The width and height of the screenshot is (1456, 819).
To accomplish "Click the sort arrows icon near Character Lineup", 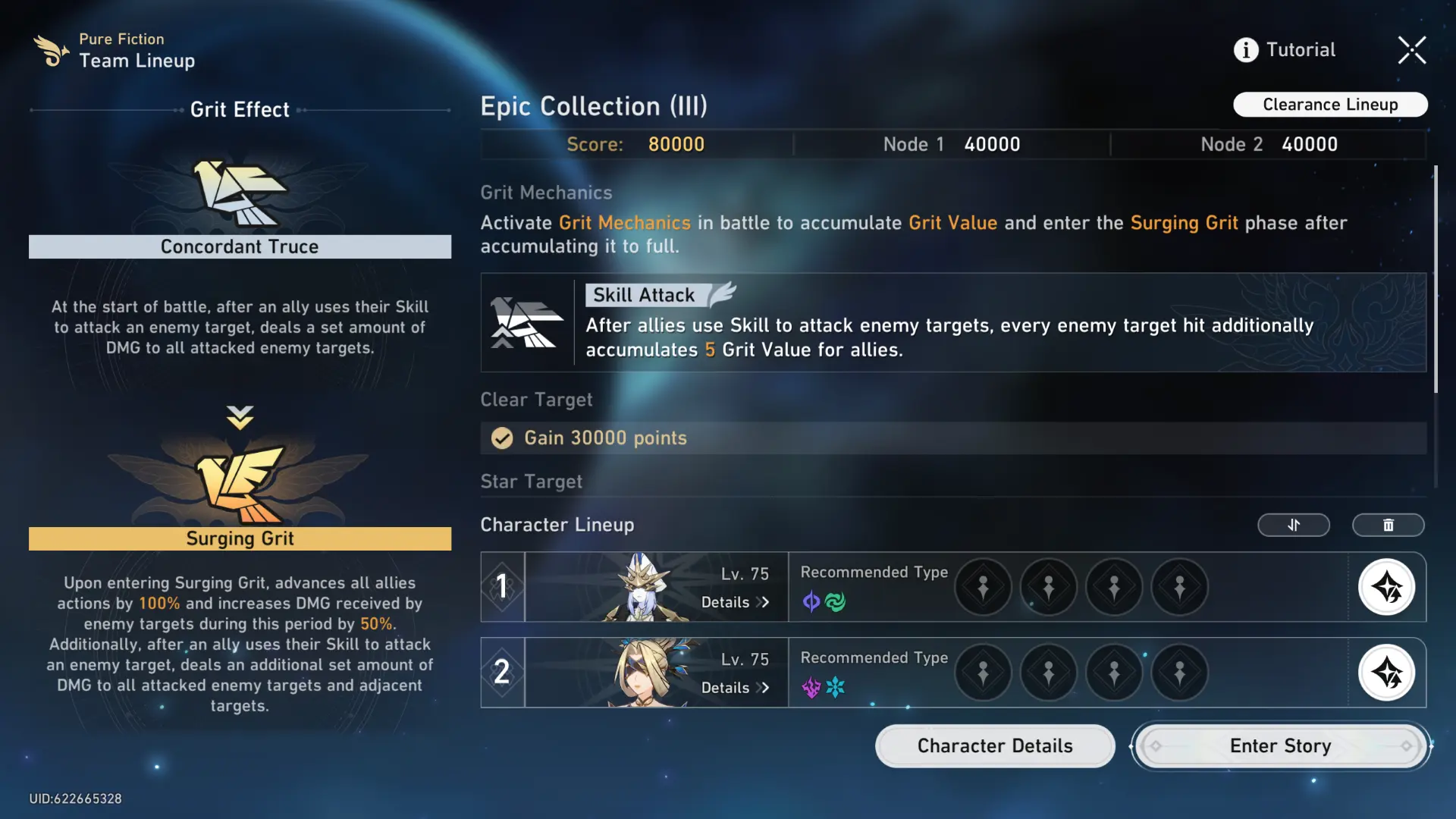I will [1294, 525].
